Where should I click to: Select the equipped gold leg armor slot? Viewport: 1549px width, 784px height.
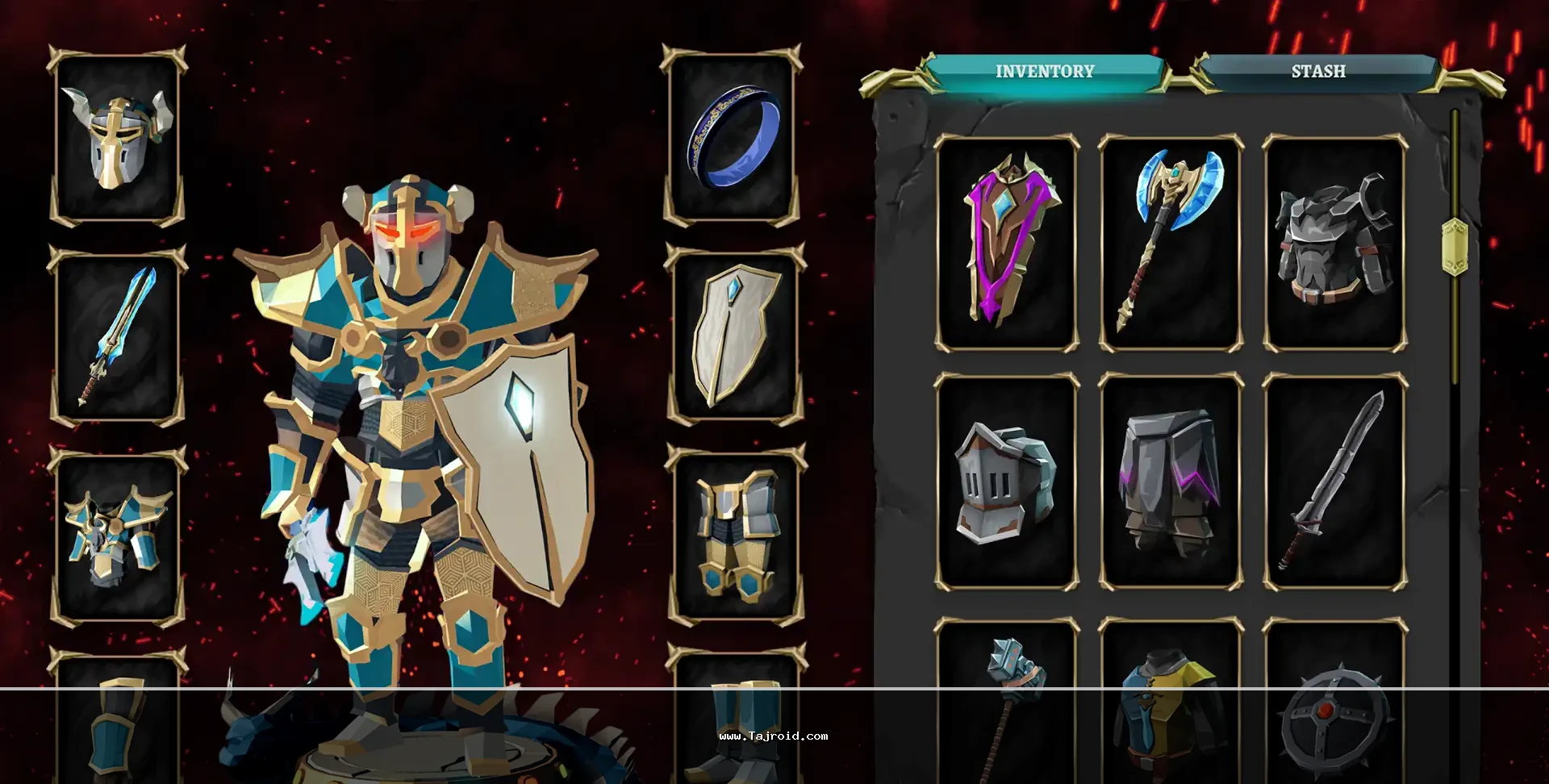pyautogui.click(x=734, y=536)
